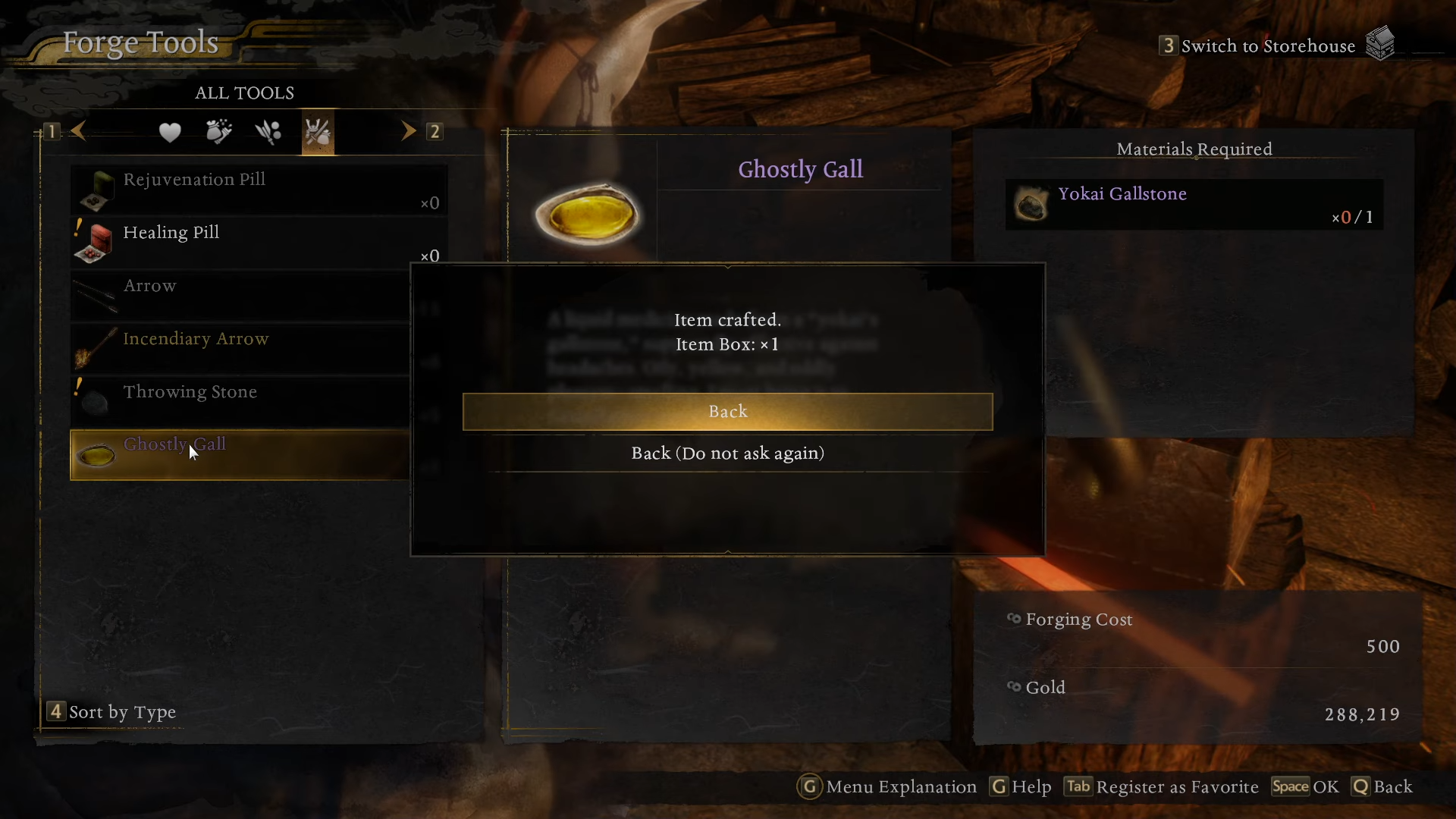Select Rejuvenation Pill from the list
The width and height of the screenshot is (1456, 819).
click(258, 190)
